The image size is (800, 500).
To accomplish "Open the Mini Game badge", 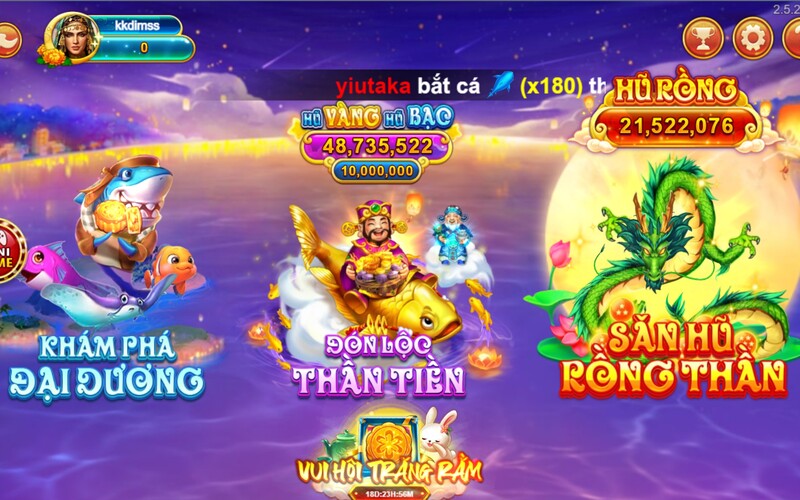I will (6, 249).
